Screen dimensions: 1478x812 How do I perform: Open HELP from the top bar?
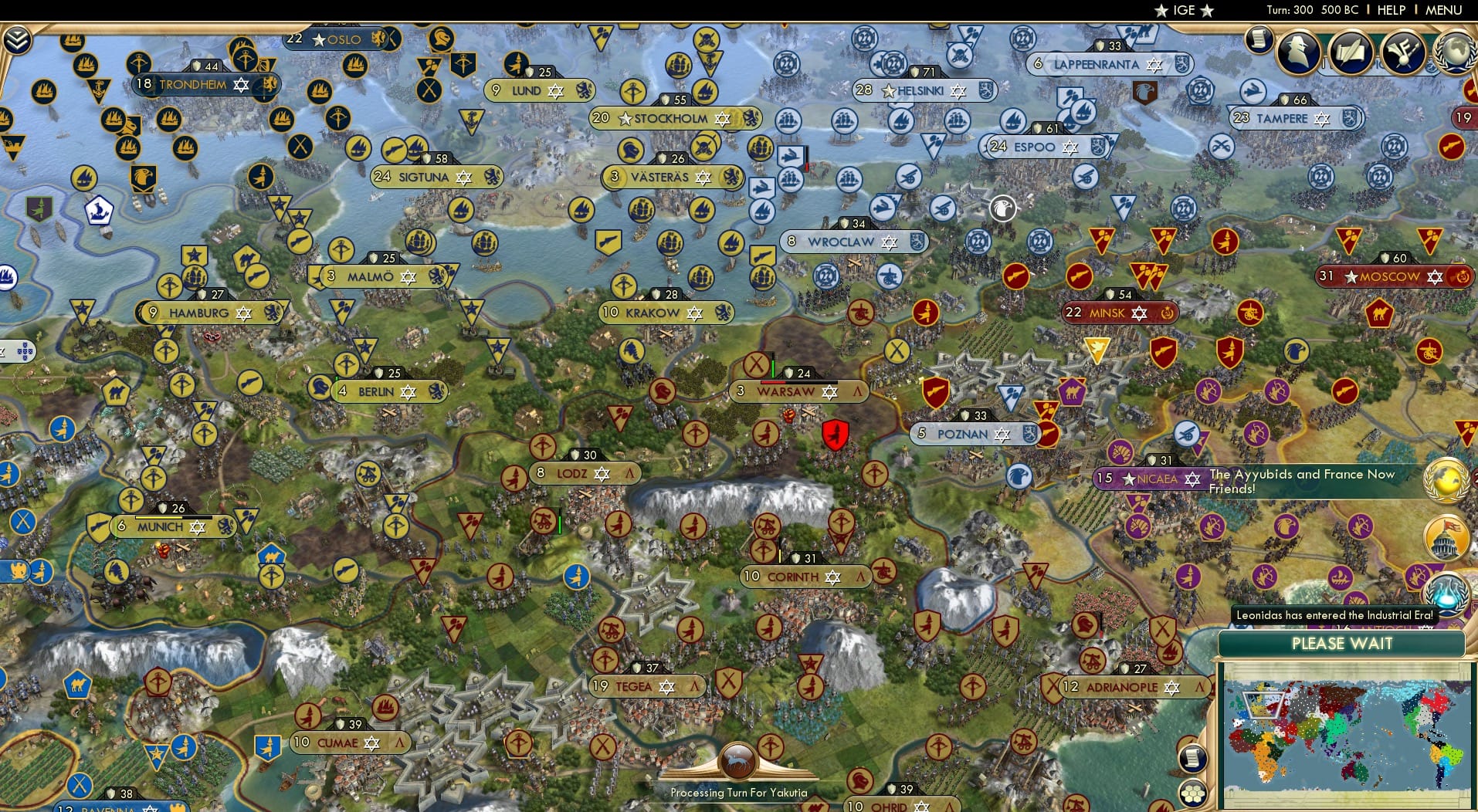pyautogui.click(x=1391, y=10)
